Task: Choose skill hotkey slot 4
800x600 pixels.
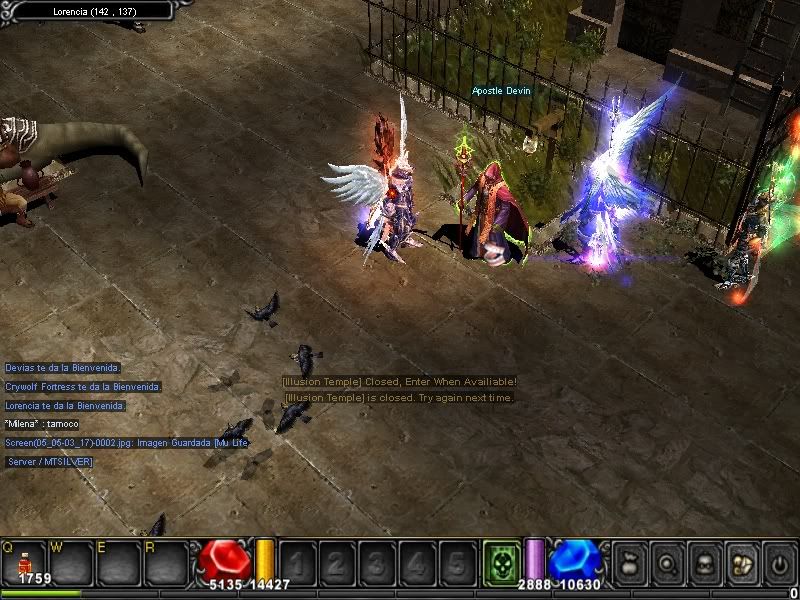Action: [x=417, y=563]
